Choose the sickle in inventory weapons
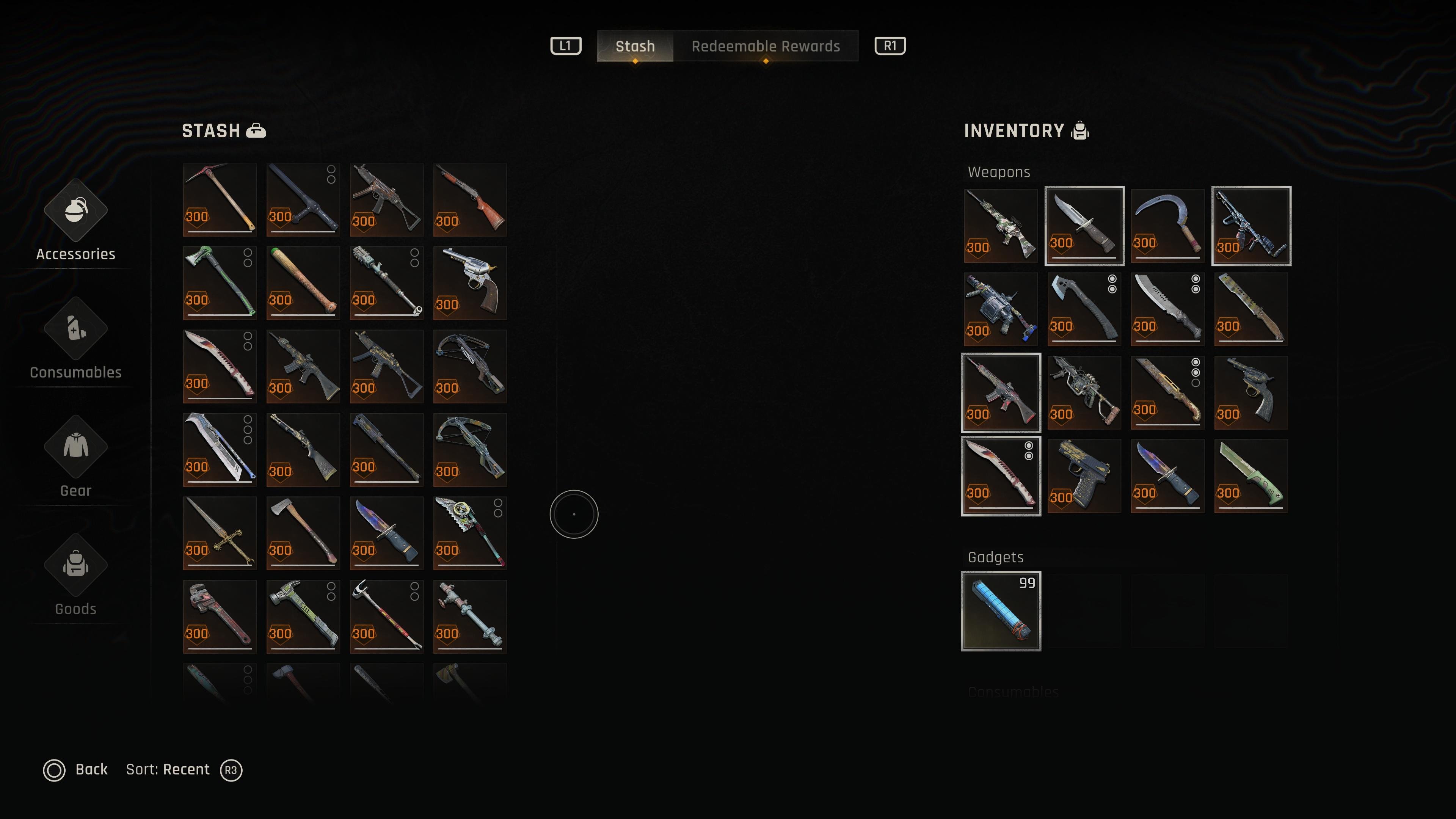1456x819 pixels. click(x=1167, y=226)
